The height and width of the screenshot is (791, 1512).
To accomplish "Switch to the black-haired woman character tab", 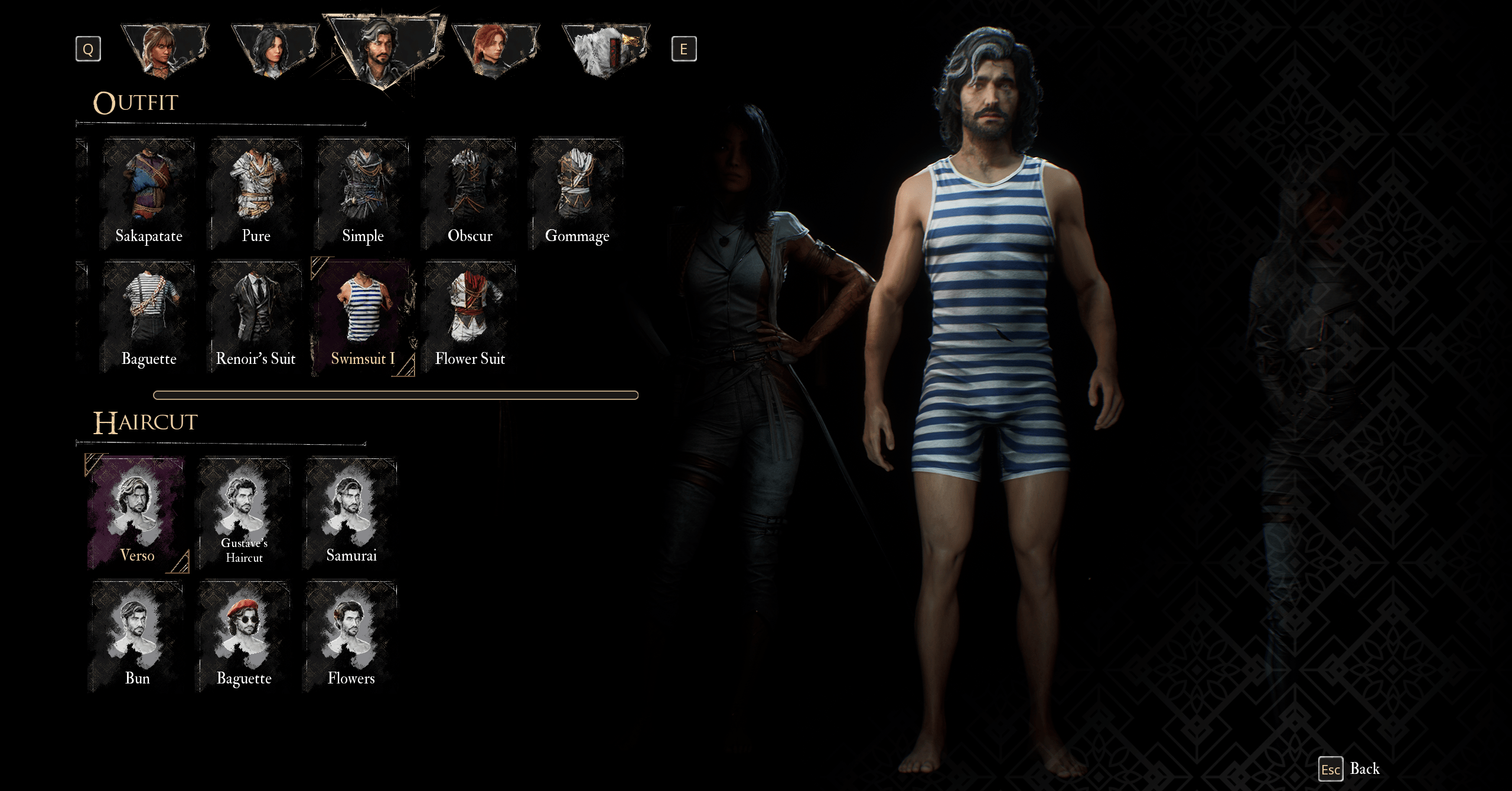I will coord(275,50).
